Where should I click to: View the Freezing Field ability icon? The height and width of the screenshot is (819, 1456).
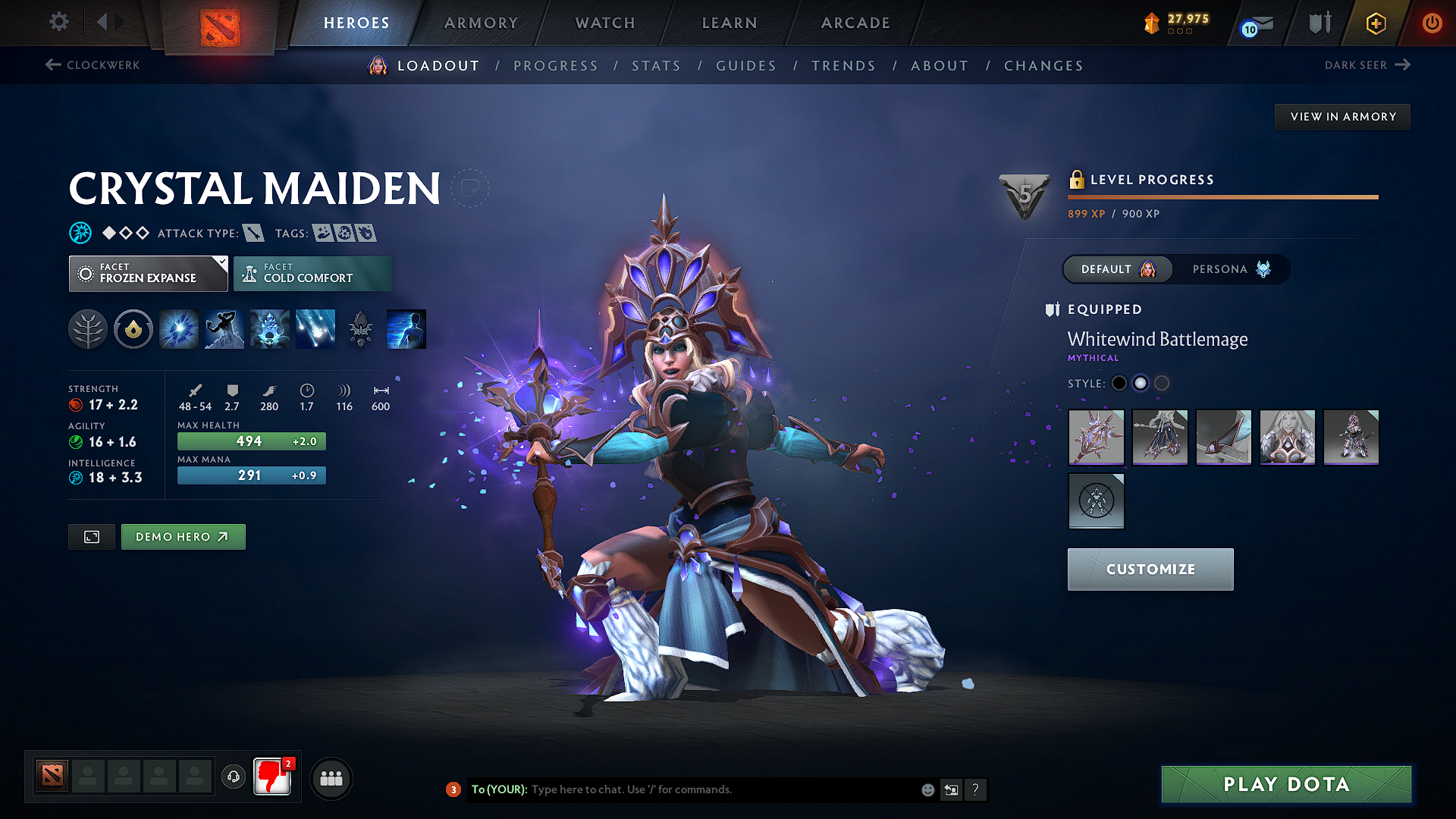pyautogui.click(x=315, y=328)
